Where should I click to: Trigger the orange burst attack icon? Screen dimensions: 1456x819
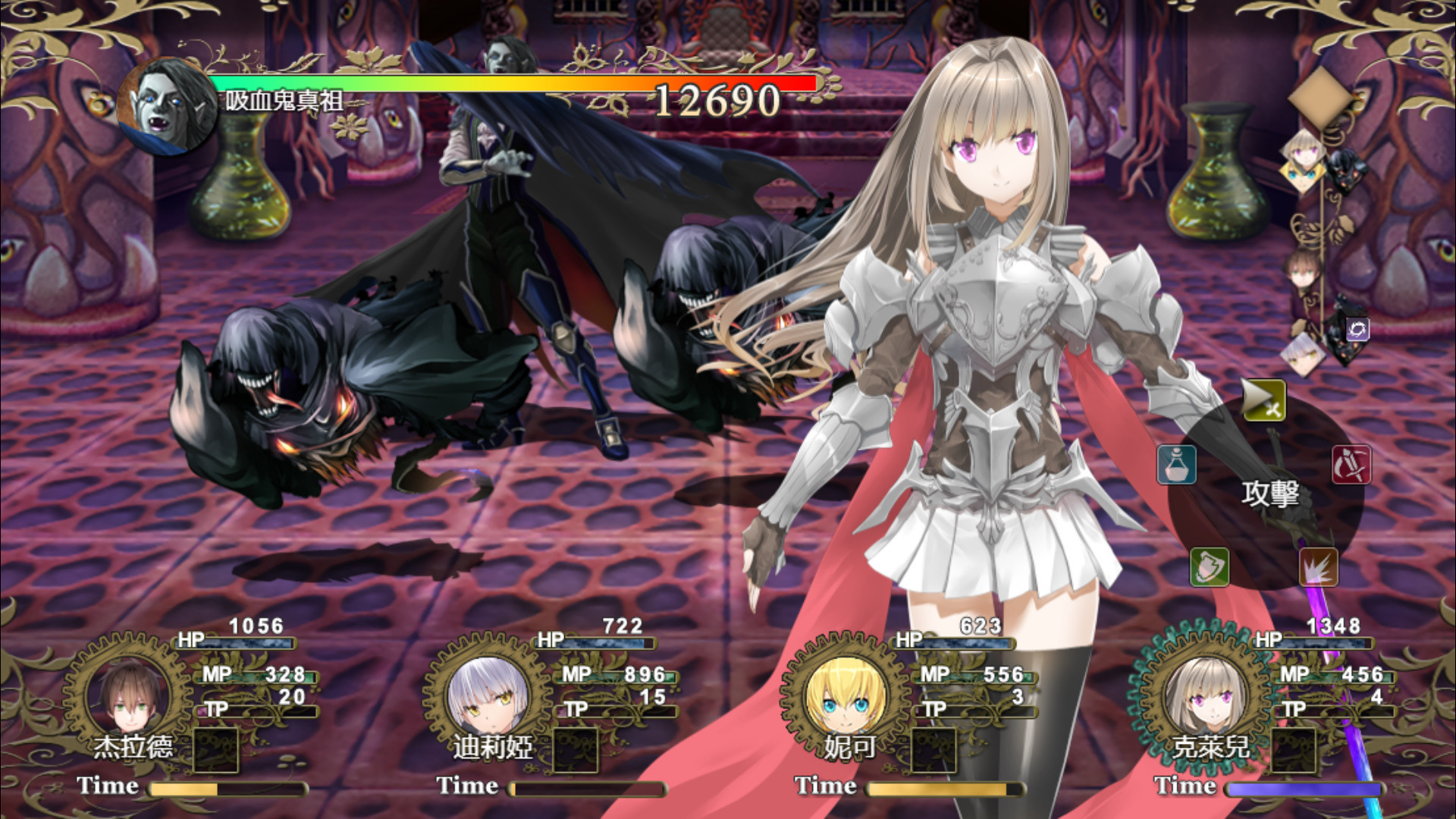[x=1317, y=568]
